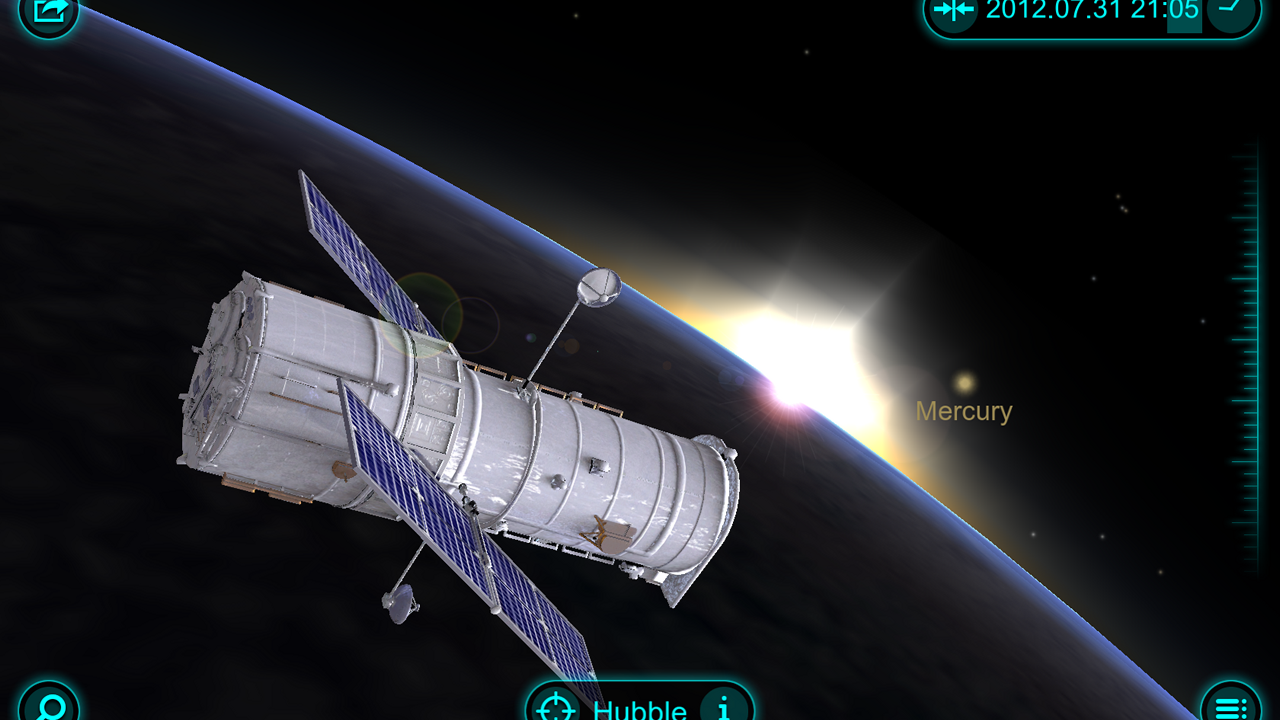Select the date and time readout field
1280x720 pixels.
coord(1092,11)
